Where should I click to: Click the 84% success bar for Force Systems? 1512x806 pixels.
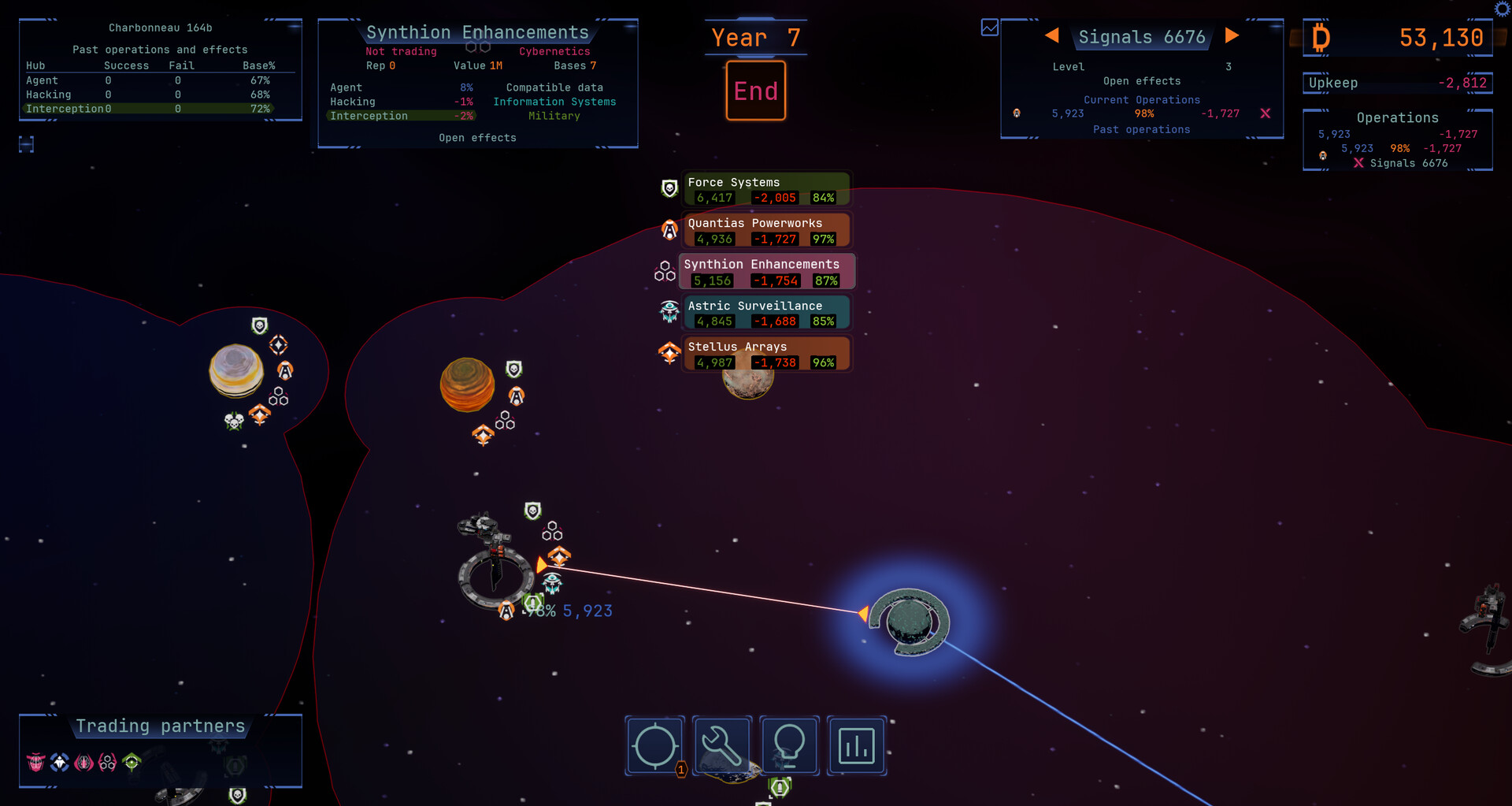point(823,198)
